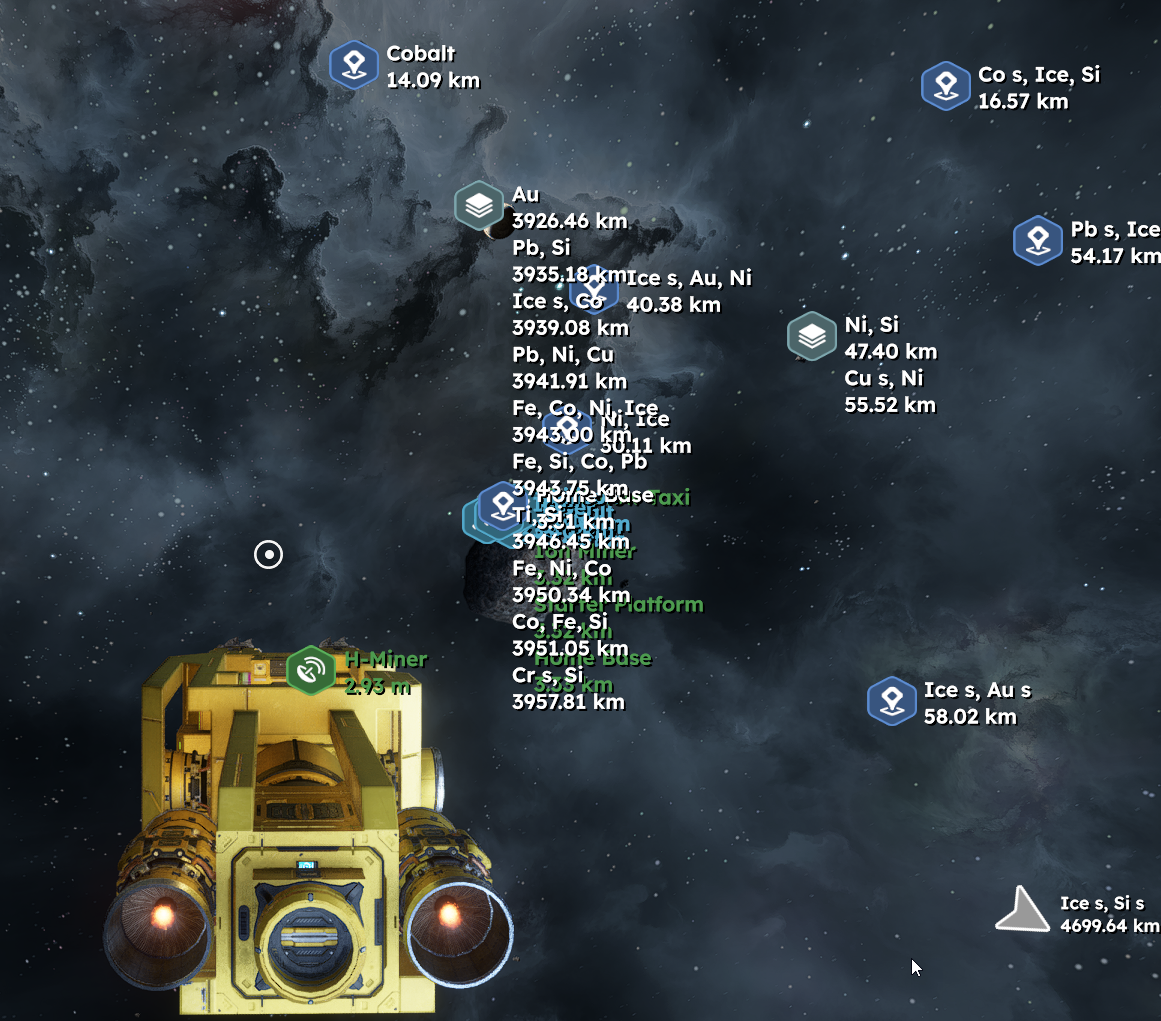Pick the Ni, Si stacked group marker

tap(812, 336)
